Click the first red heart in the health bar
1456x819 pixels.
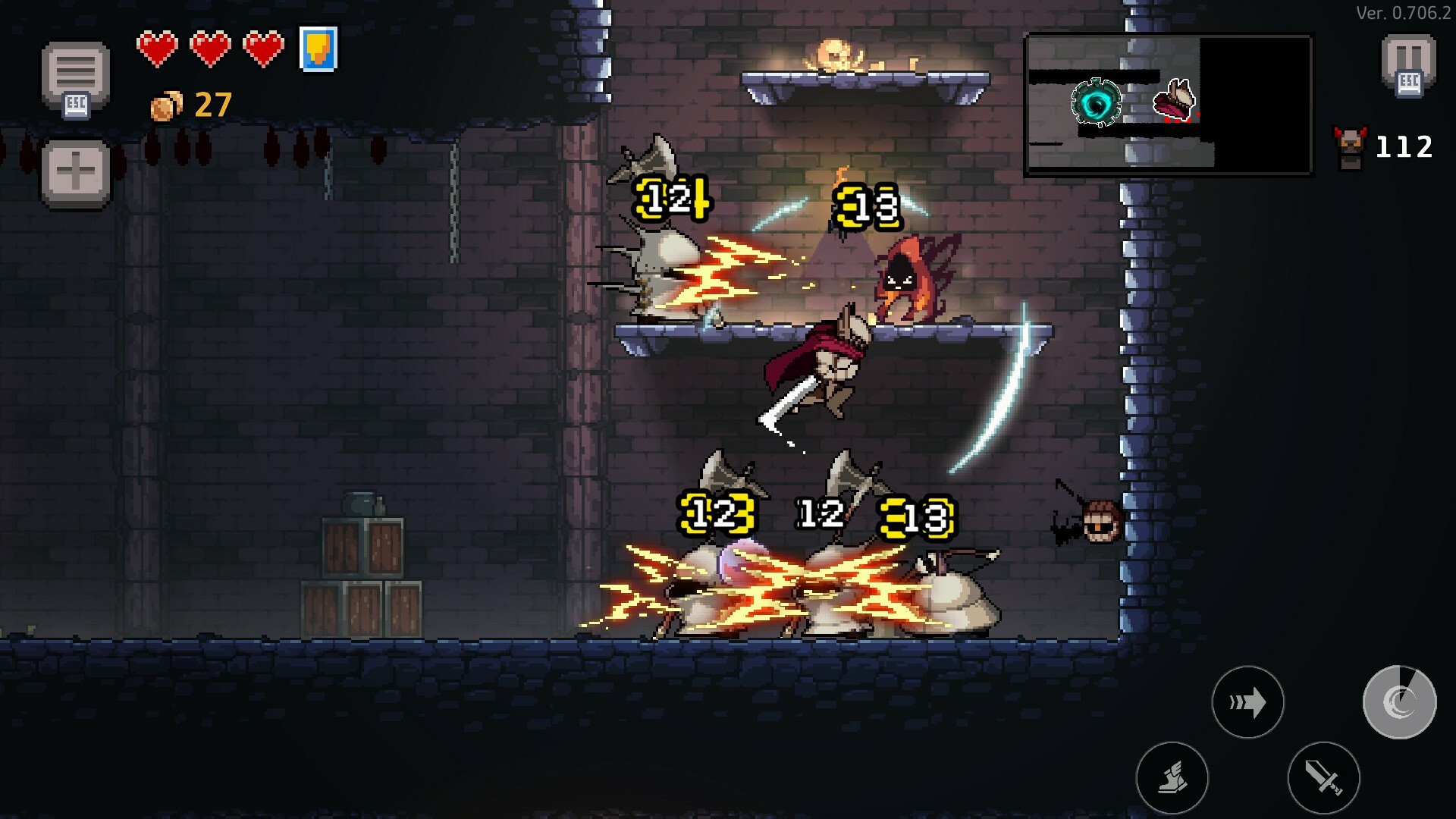pyautogui.click(x=158, y=49)
